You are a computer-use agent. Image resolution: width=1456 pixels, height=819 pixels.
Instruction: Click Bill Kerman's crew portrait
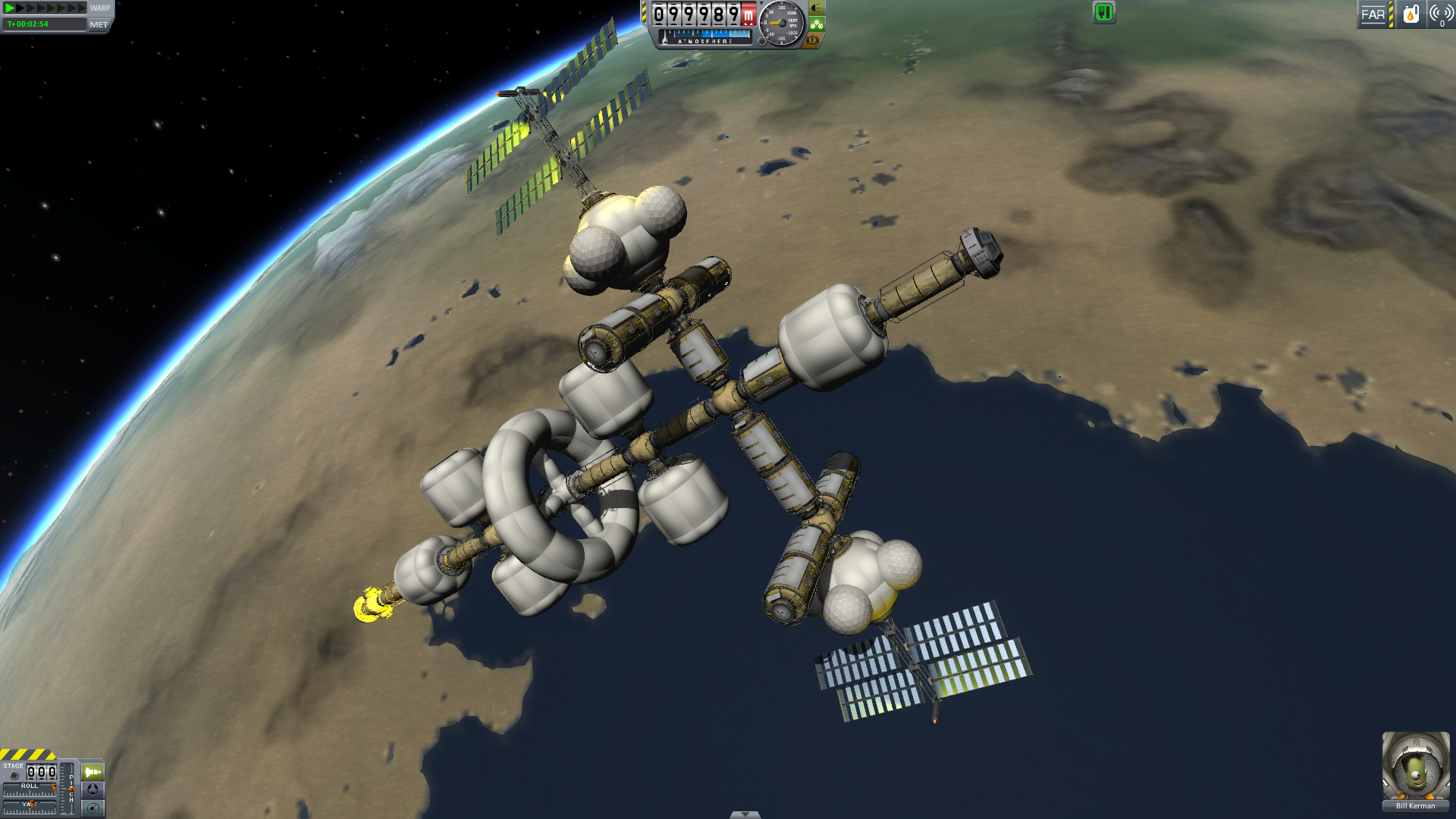tap(1415, 766)
